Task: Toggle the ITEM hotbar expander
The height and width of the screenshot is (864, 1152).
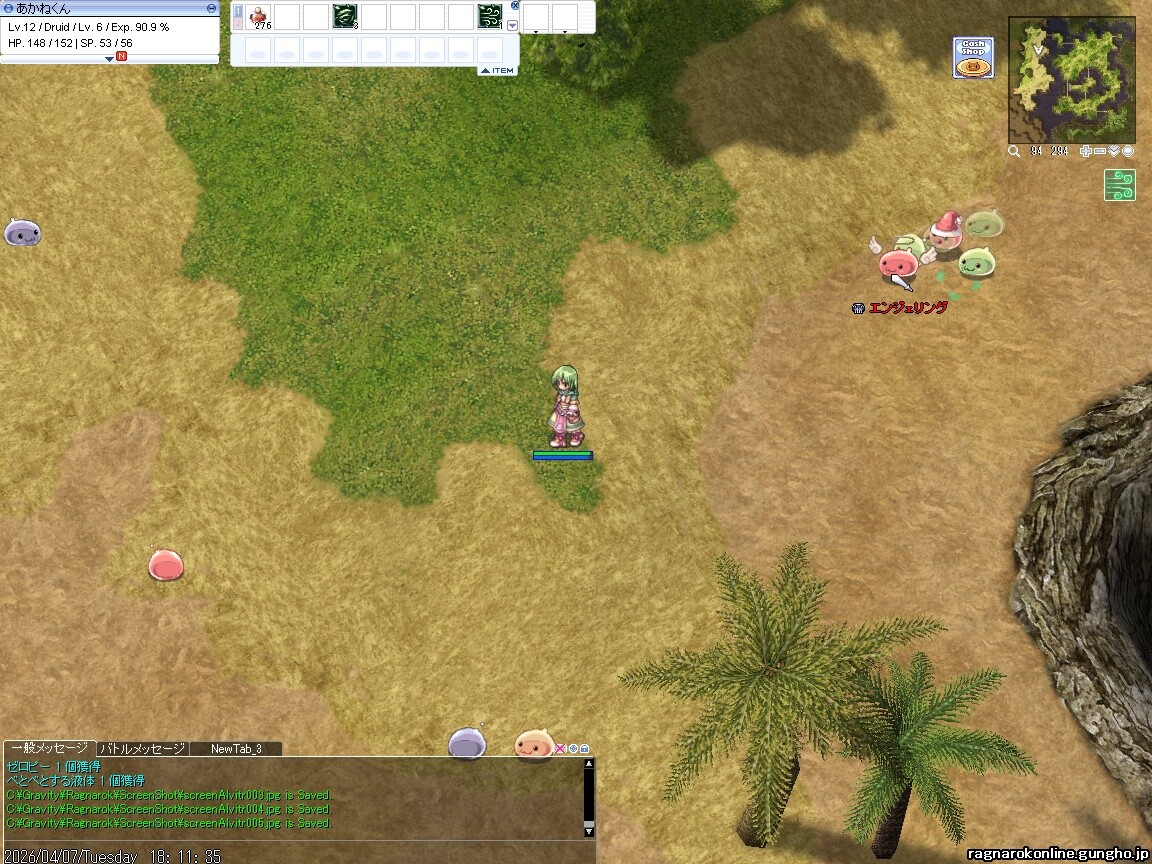Action: (x=497, y=70)
